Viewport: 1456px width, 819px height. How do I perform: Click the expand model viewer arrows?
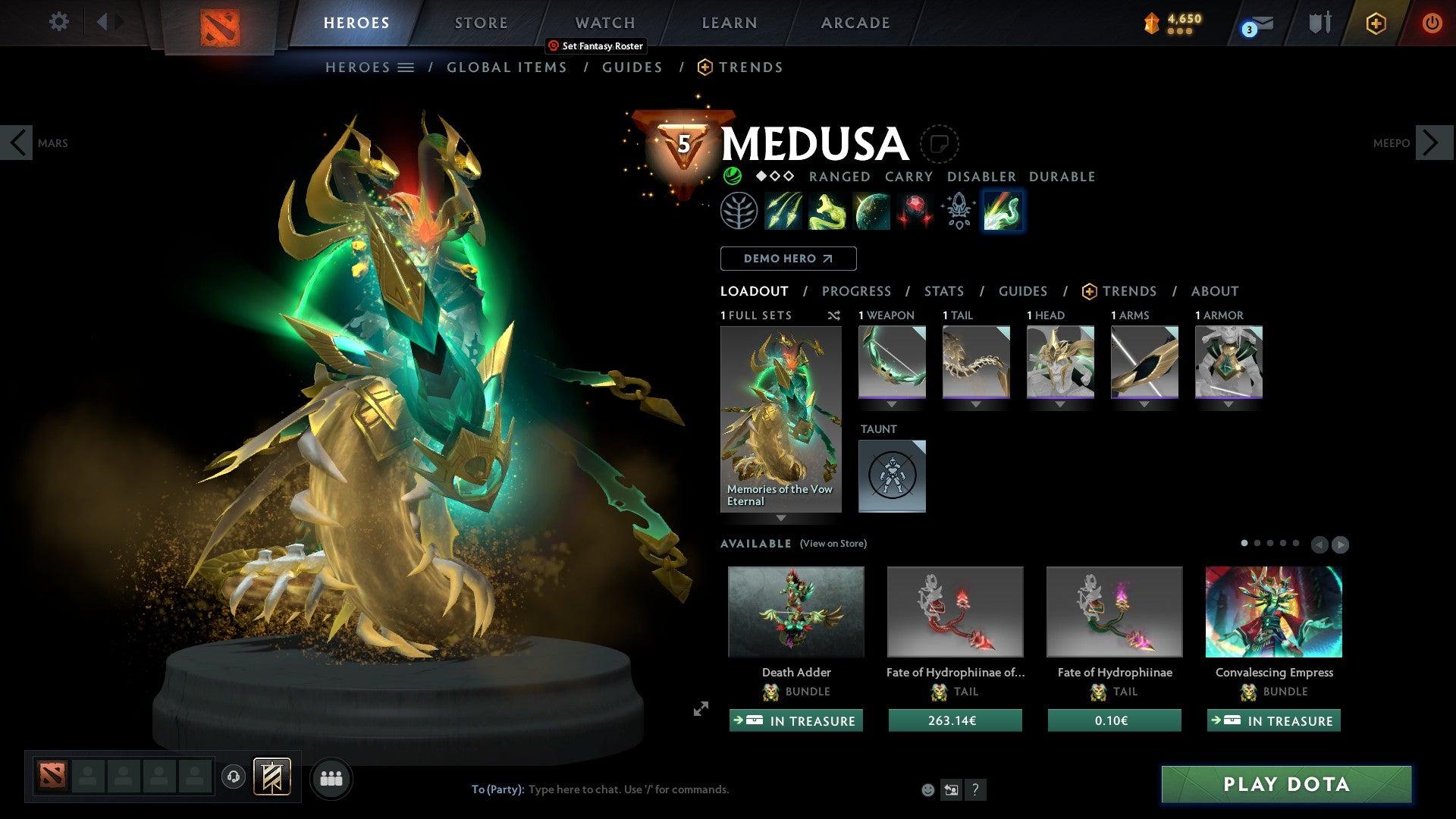(700, 710)
